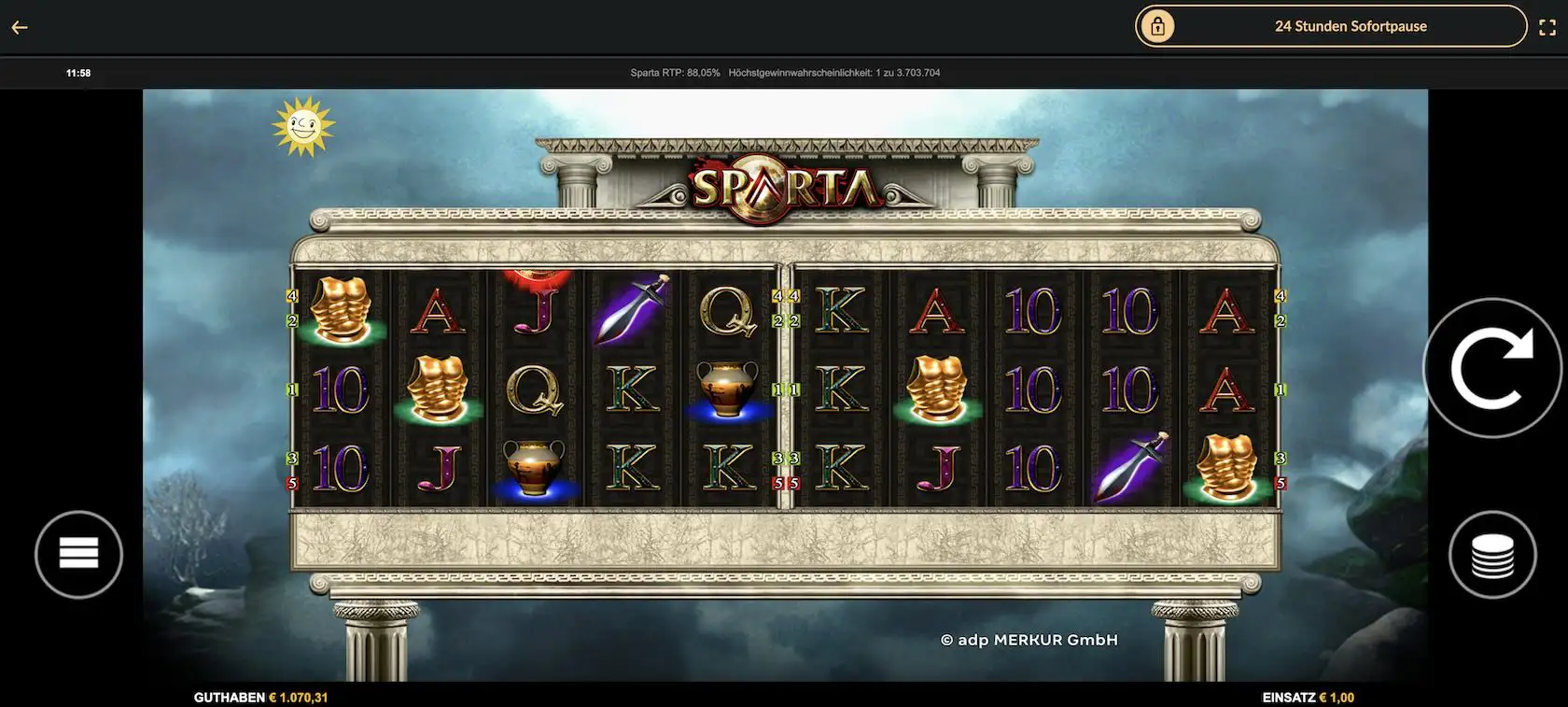Click the back arrow in the top corner
This screenshot has width=1568, height=707.
(19, 26)
